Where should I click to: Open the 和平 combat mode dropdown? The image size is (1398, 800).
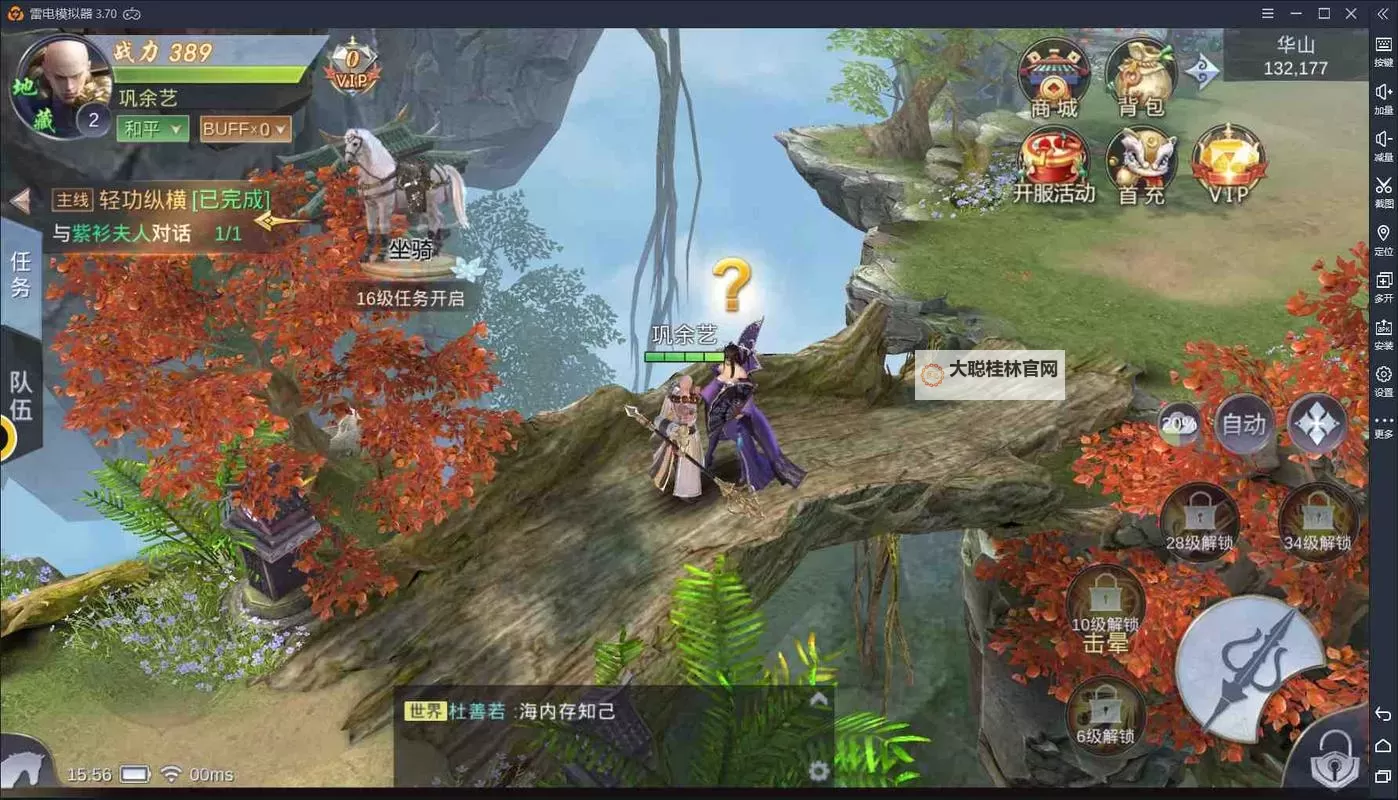tap(152, 129)
